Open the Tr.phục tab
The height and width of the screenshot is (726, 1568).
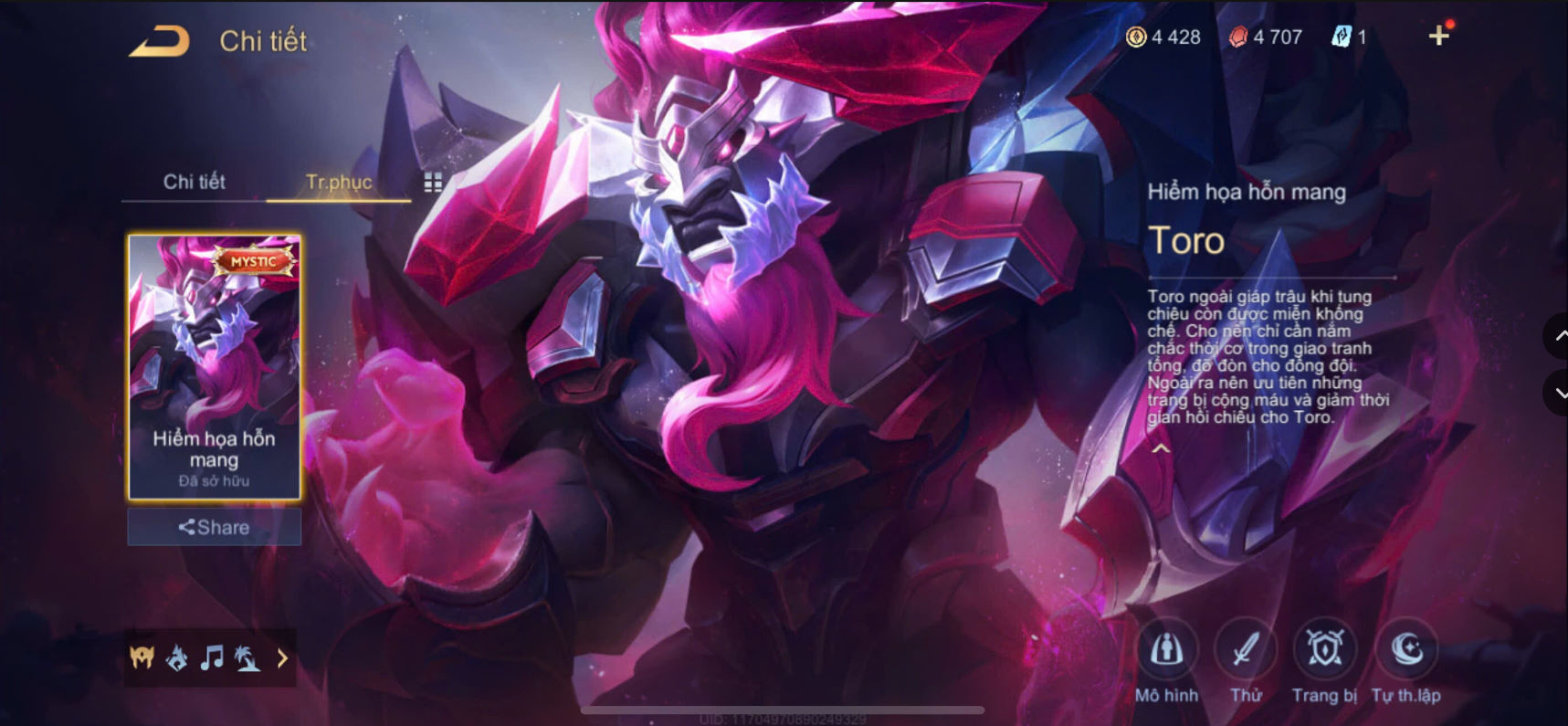[337, 182]
